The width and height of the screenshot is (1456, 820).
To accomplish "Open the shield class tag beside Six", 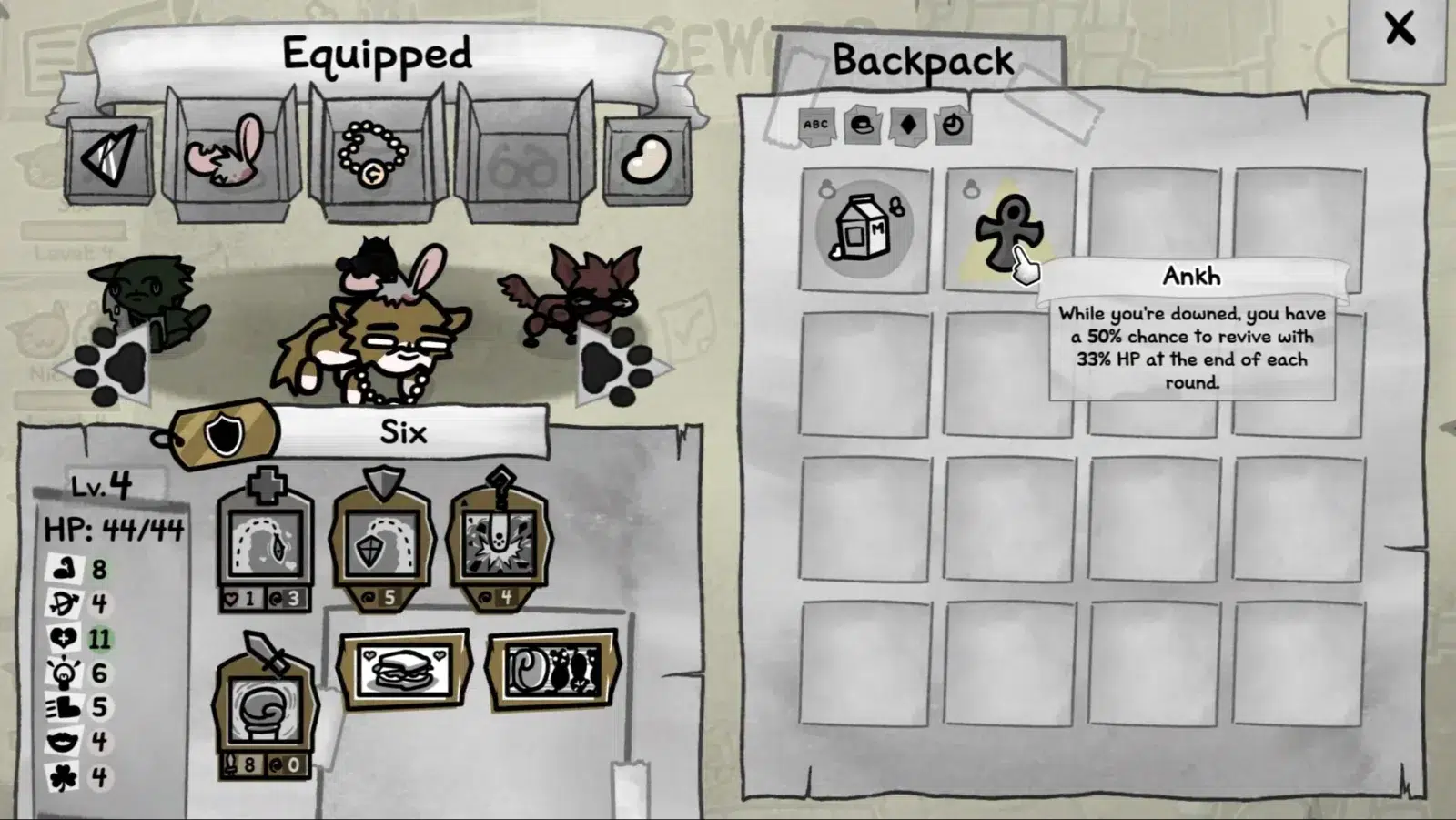I will (224, 434).
